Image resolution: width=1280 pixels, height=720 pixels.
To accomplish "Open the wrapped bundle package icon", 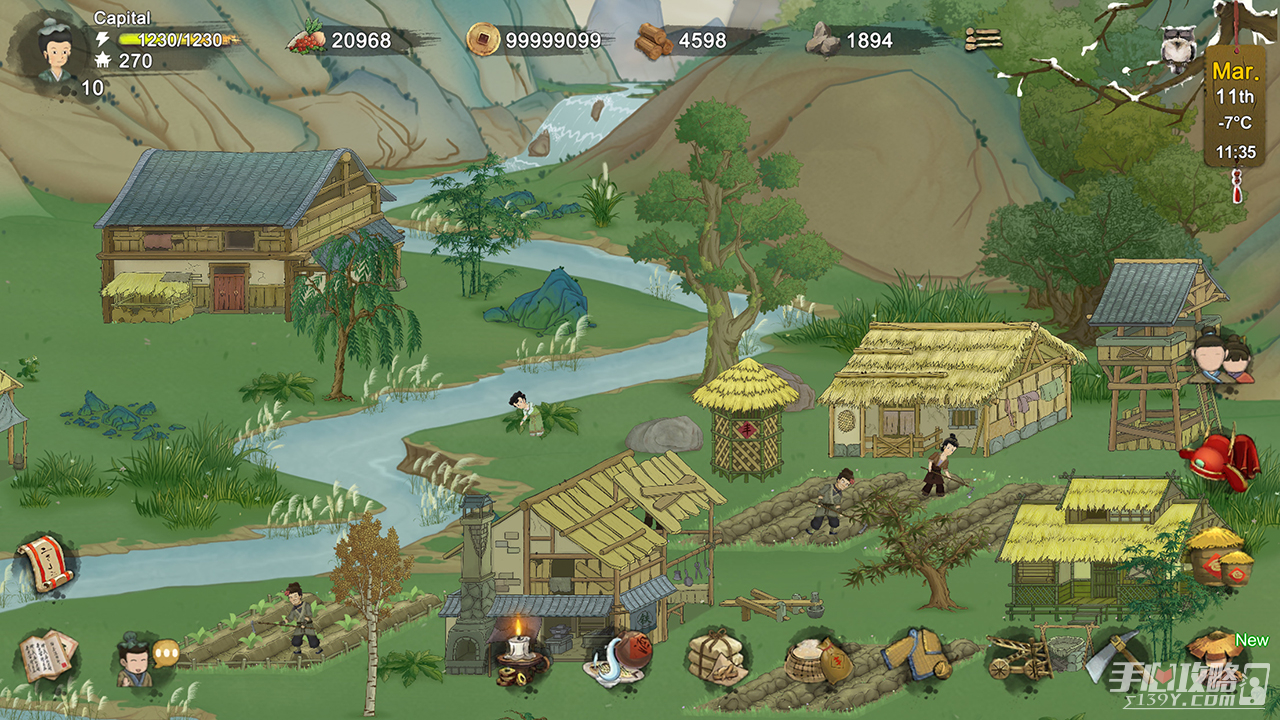I will pos(716,657).
